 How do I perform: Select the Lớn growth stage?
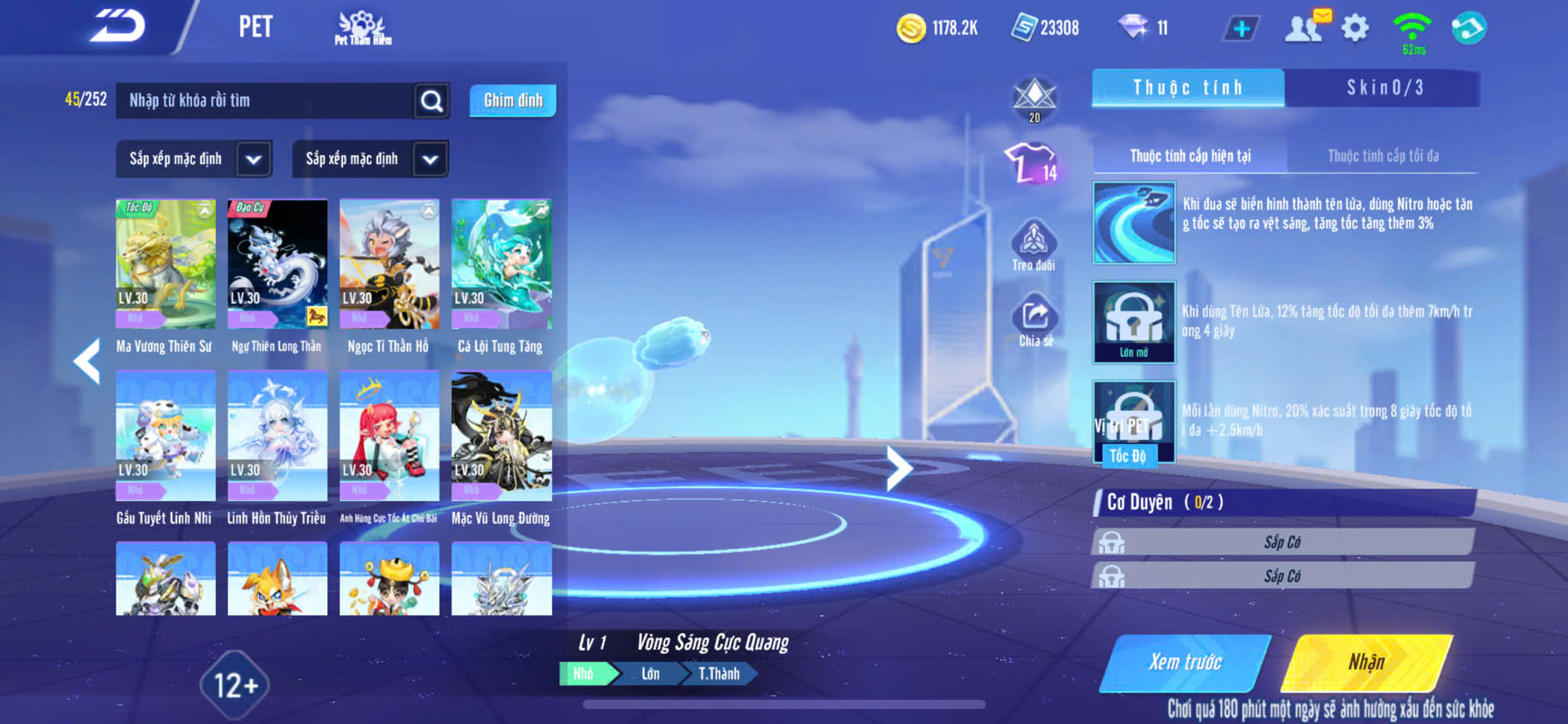(x=650, y=673)
